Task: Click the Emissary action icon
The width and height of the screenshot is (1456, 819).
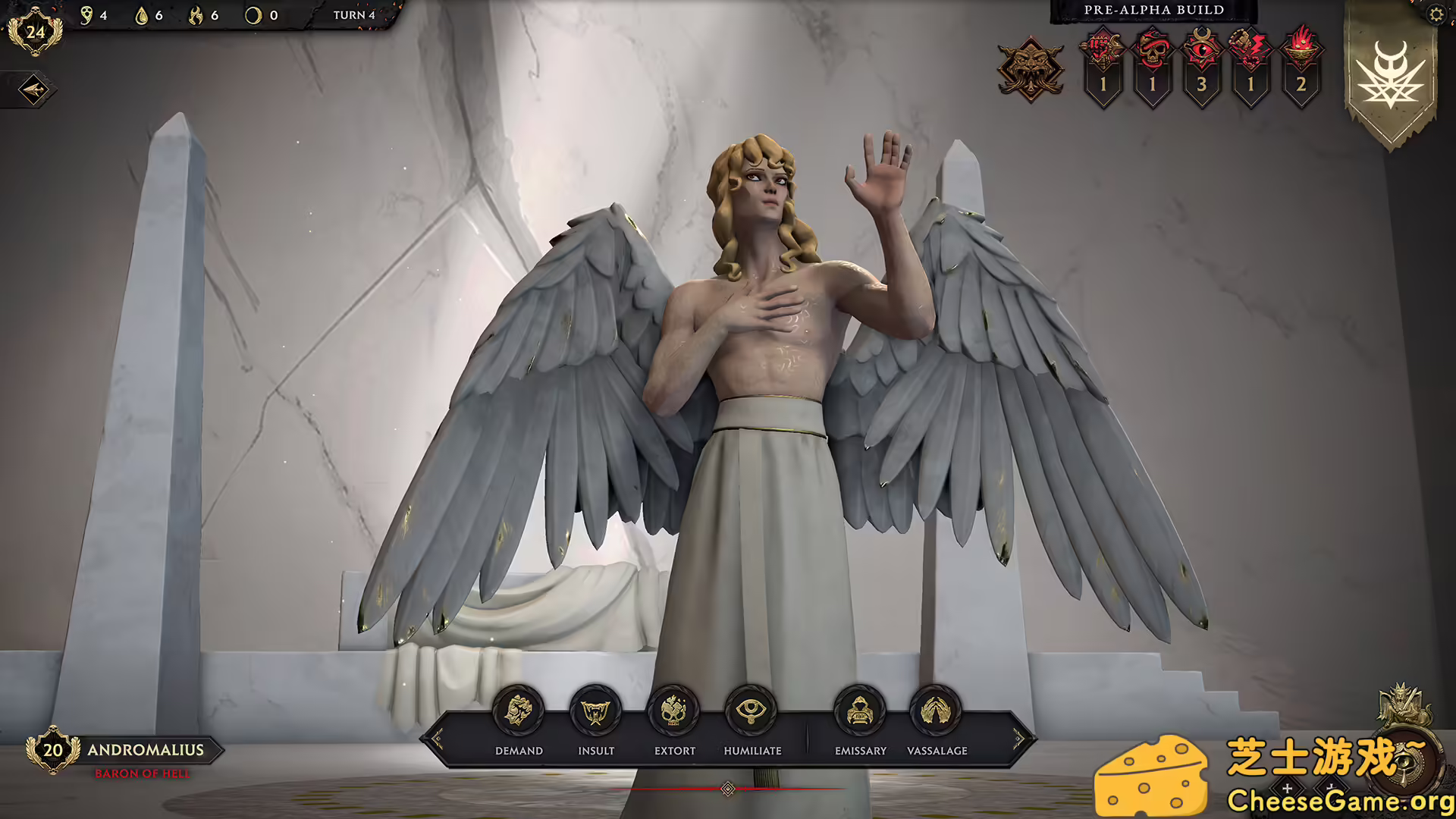Action: [861, 710]
